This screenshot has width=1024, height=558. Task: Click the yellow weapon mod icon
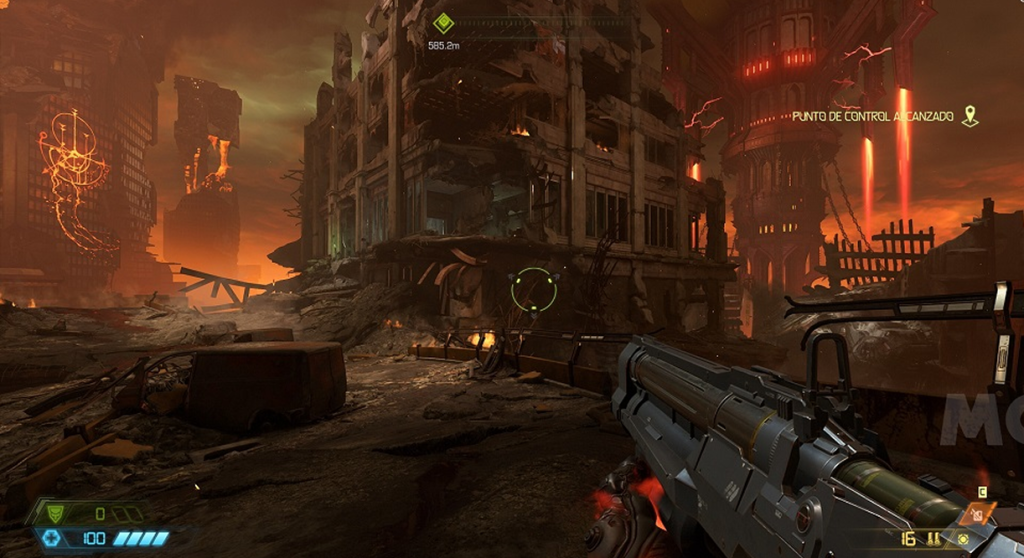(962, 539)
